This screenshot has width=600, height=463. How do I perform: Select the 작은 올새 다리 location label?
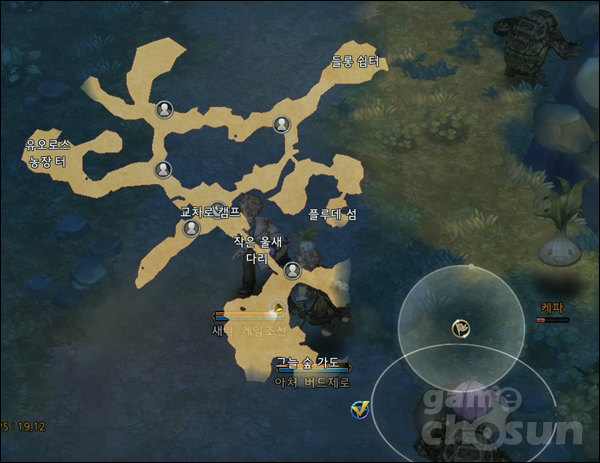(259, 248)
